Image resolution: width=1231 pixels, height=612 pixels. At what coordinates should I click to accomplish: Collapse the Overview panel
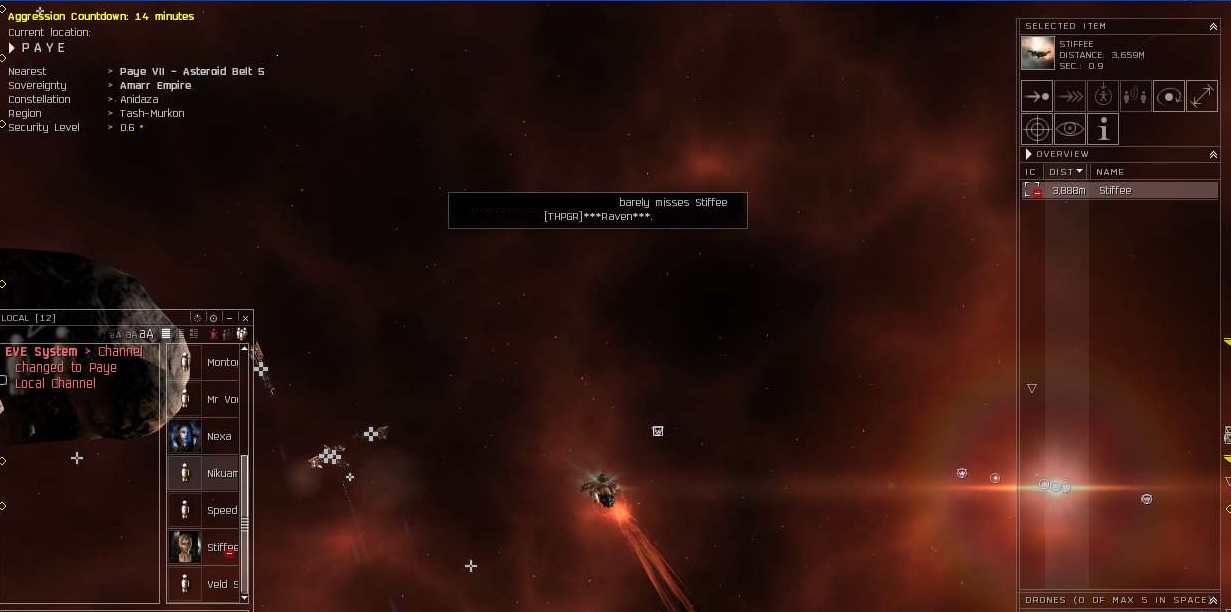pyautogui.click(x=1213, y=155)
